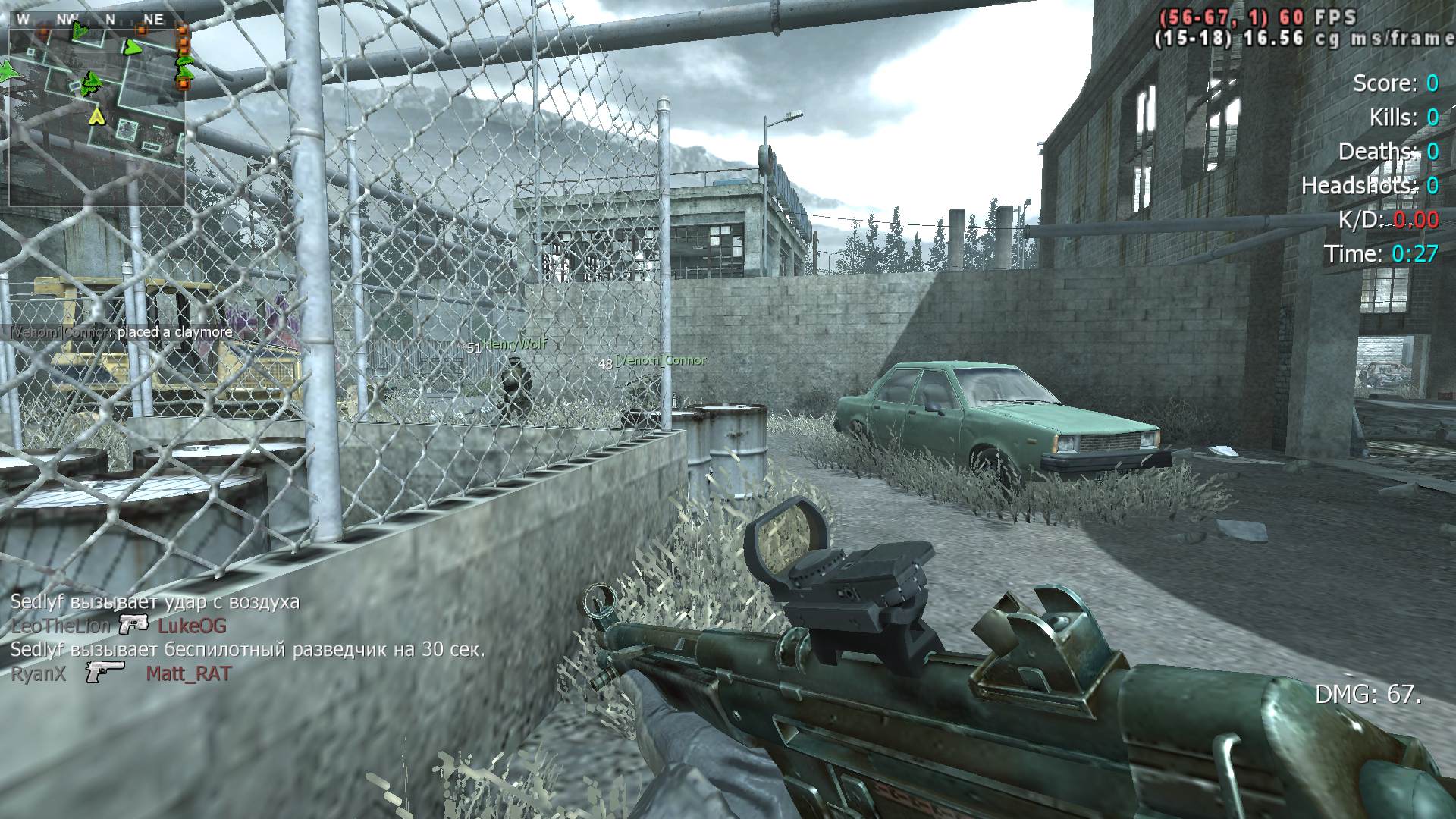Click the compass heading strip above the minimap
Image resolution: width=1456 pixels, height=819 pixels.
coord(97,20)
